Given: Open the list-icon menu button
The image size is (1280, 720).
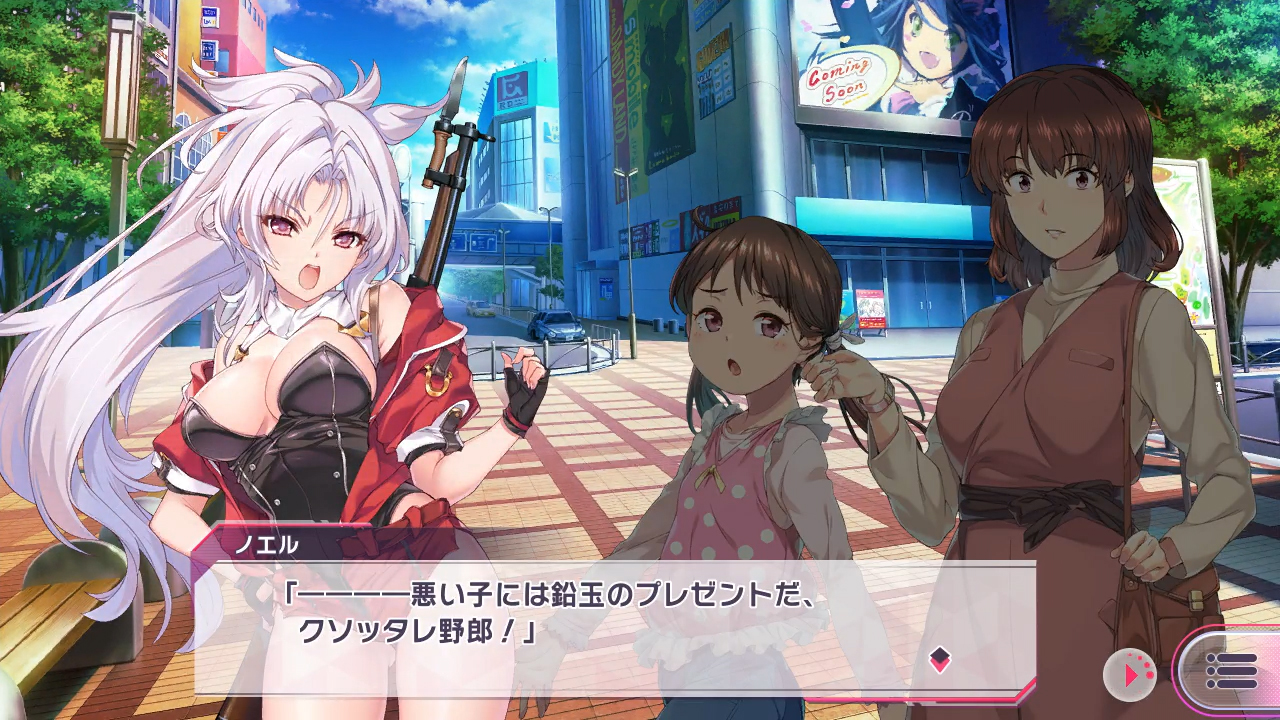Looking at the screenshot, I should pos(1231,670).
